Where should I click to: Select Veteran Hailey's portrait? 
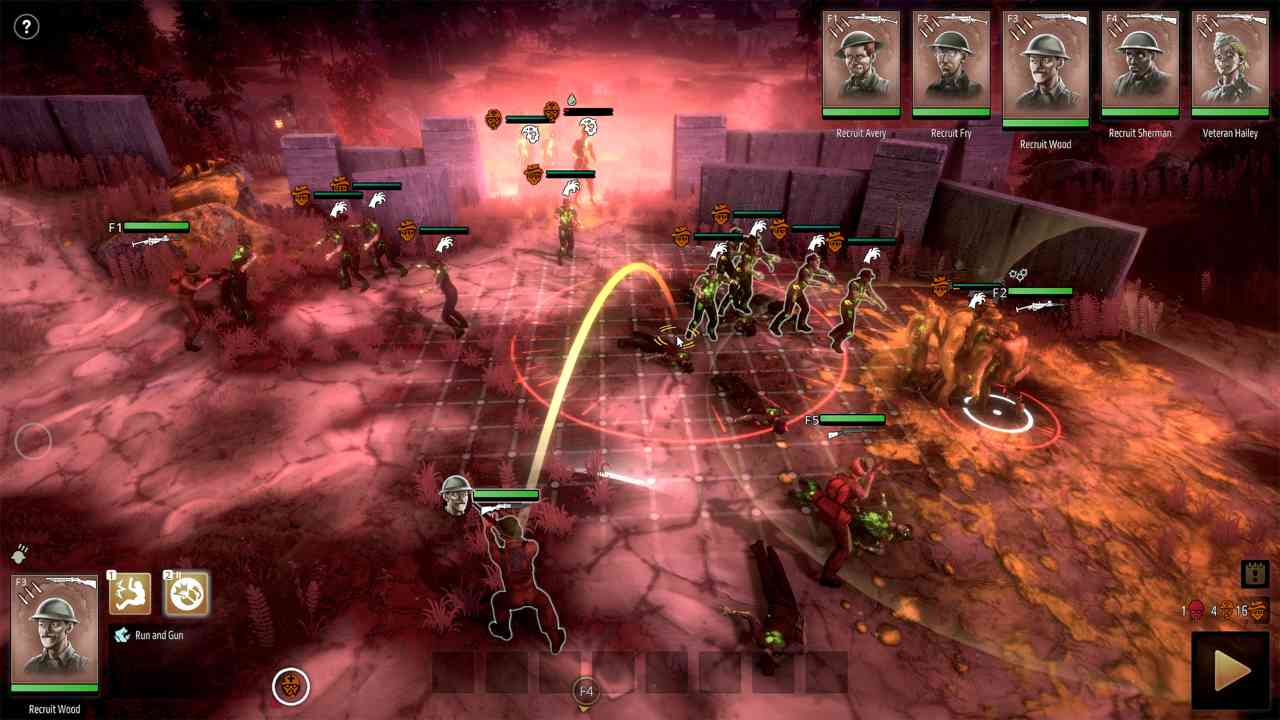[1230, 63]
